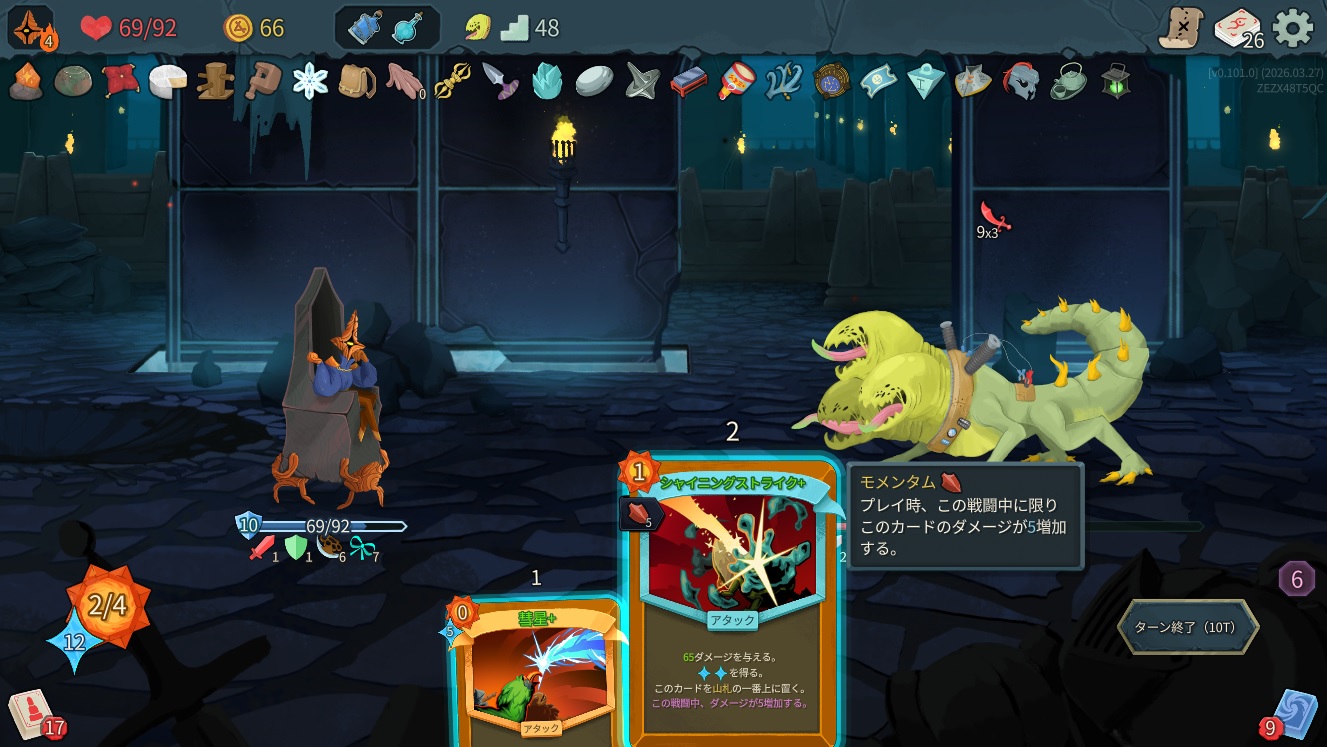End the turn with ターン終了 button
Image resolution: width=1327 pixels, height=747 pixels.
coord(1186,627)
